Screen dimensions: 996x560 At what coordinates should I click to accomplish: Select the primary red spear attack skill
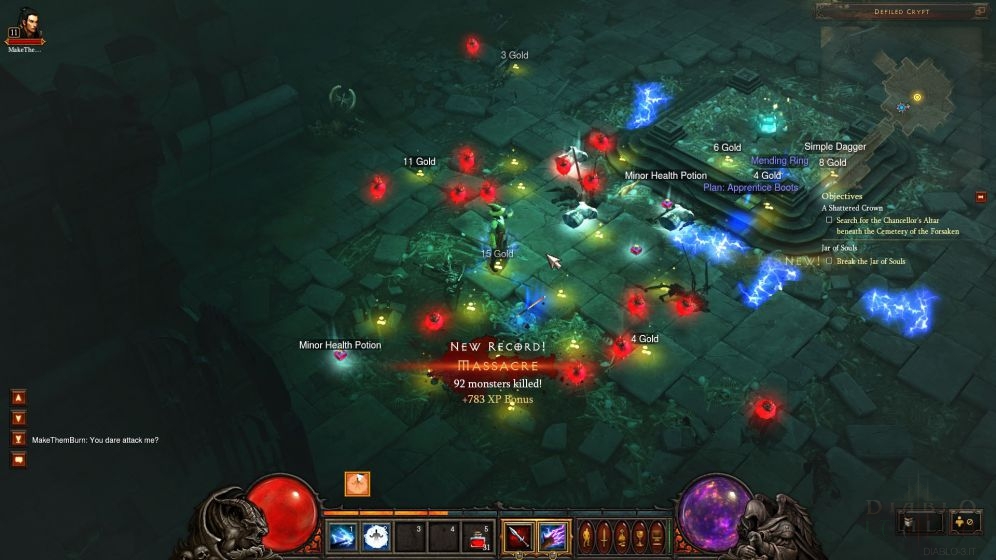click(519, 536)
